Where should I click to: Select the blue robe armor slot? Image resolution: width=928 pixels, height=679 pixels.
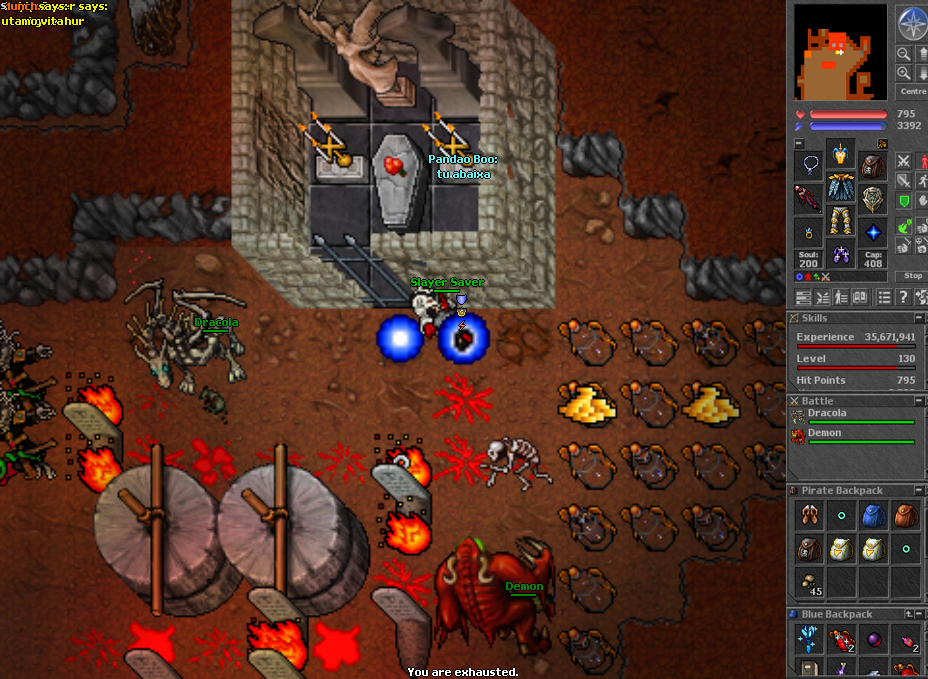pyautogui.click(x=841, y=187)
